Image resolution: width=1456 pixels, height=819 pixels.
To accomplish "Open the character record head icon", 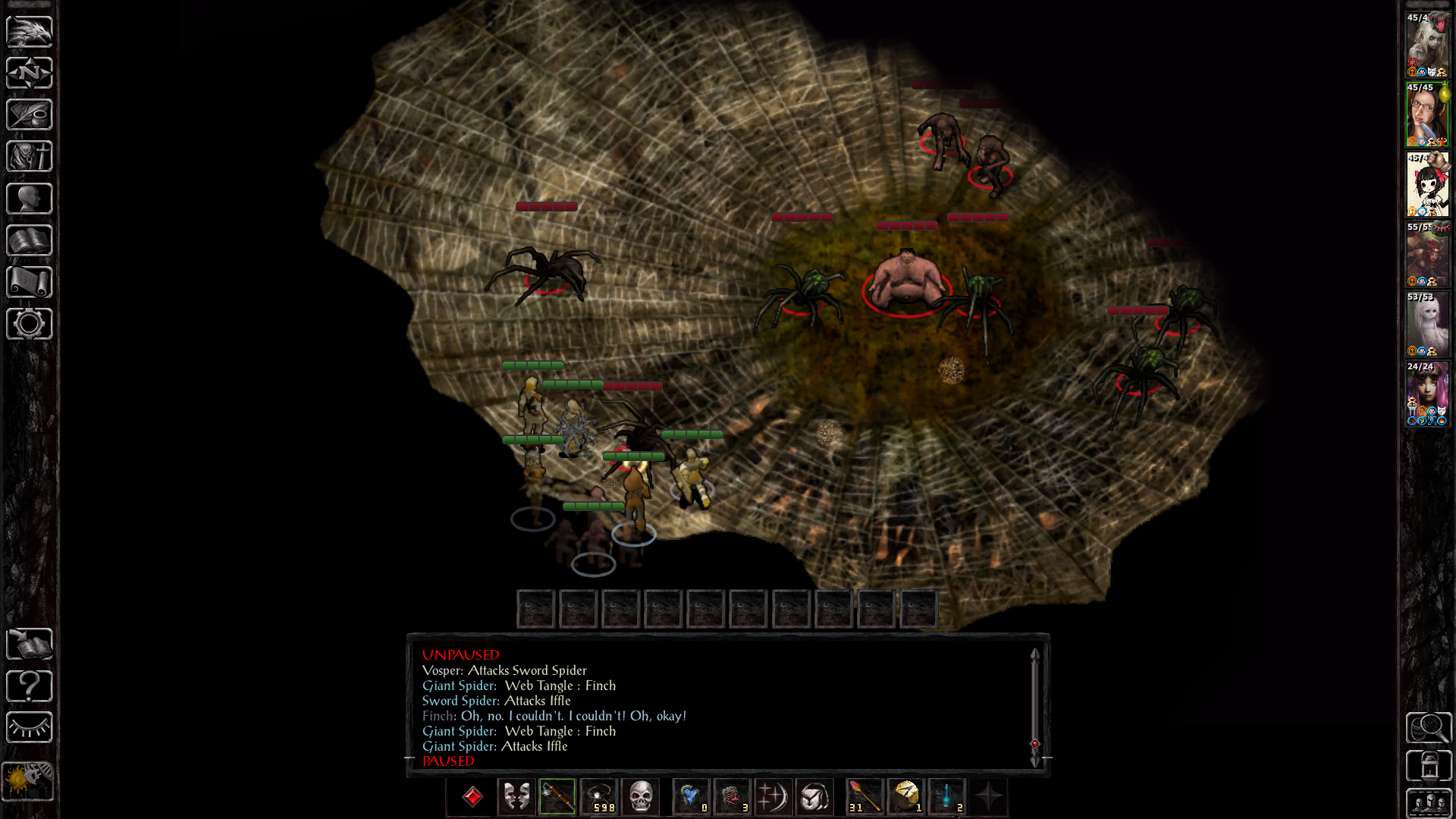I will pyautogui.click(x=30, y=199).
